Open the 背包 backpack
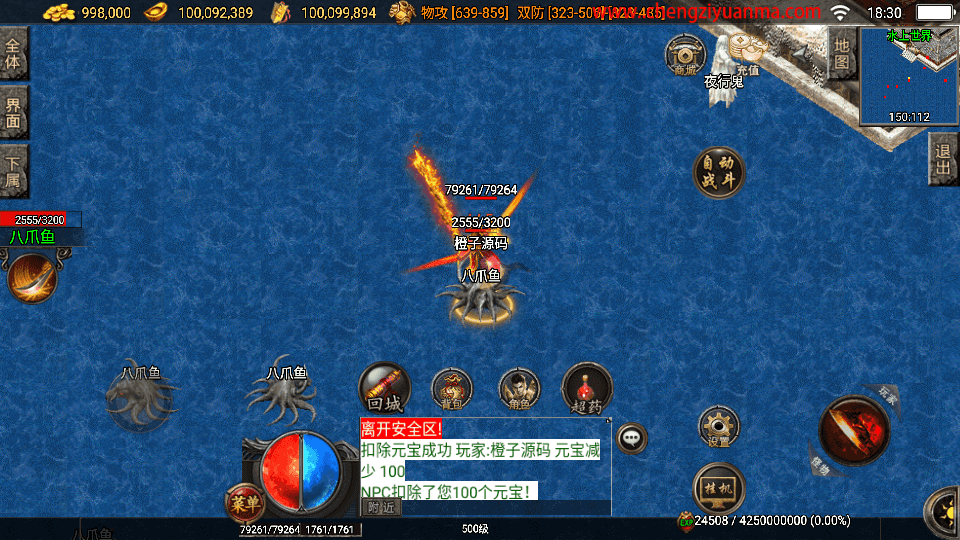The height and width of the screenshot is (540, 960). pos(451,390)
